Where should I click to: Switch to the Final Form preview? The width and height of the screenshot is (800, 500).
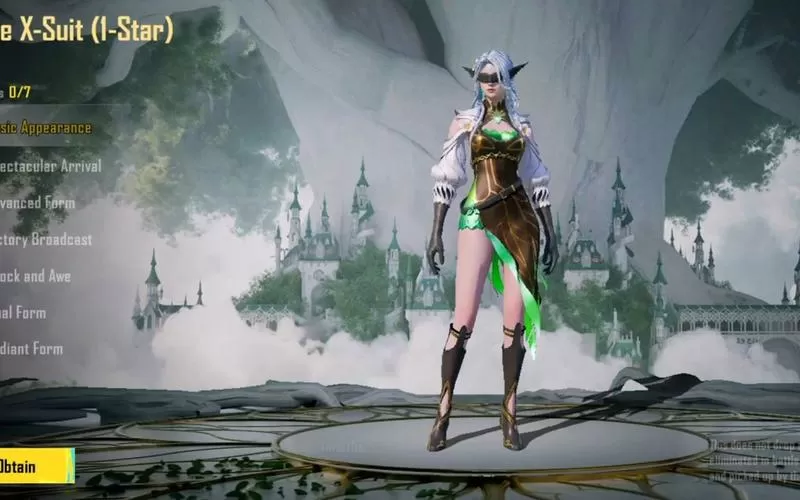[24, 313]
